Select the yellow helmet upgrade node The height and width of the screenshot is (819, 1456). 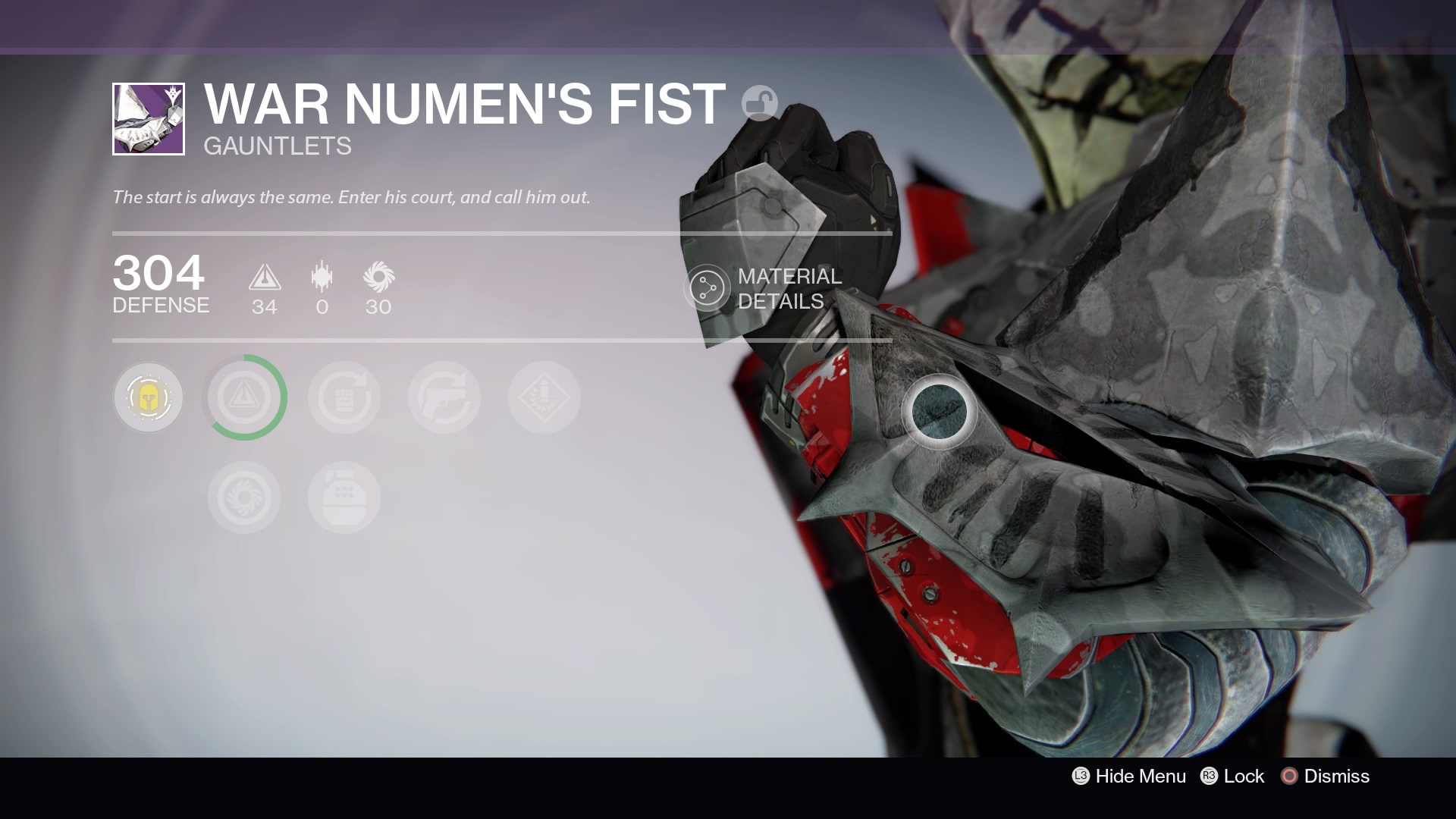148,397
